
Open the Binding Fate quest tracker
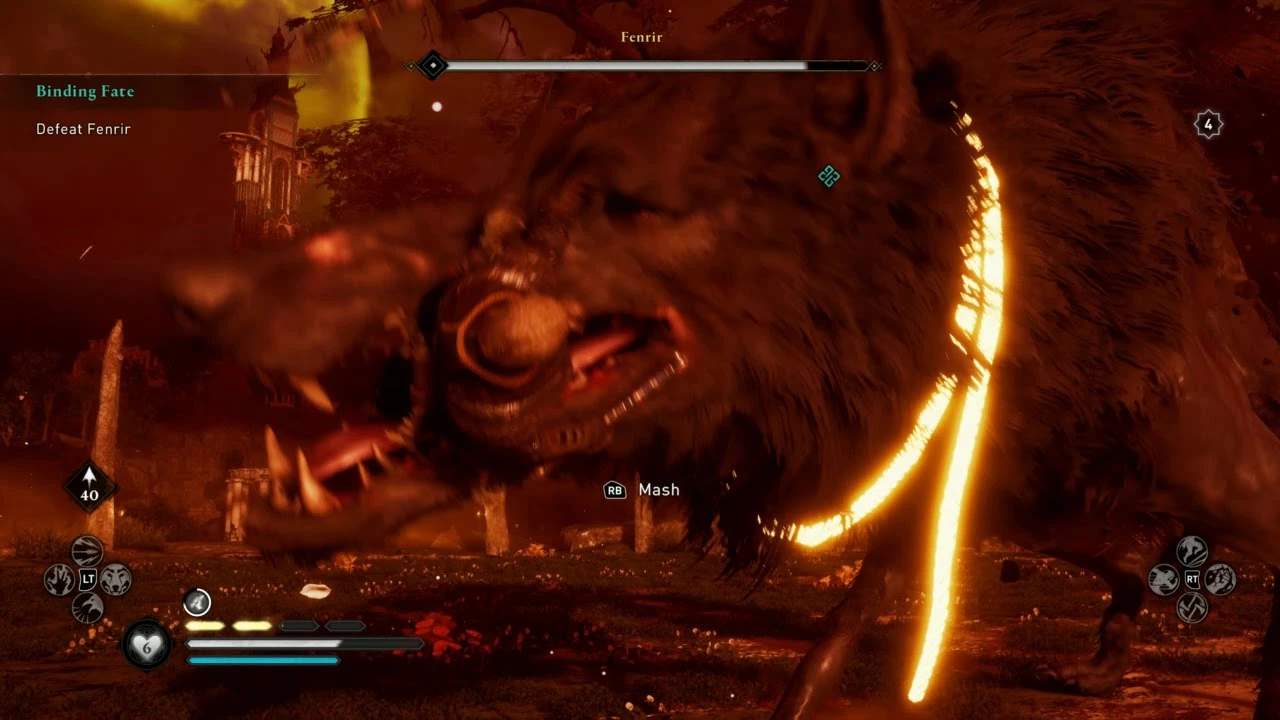pos(85,92)
